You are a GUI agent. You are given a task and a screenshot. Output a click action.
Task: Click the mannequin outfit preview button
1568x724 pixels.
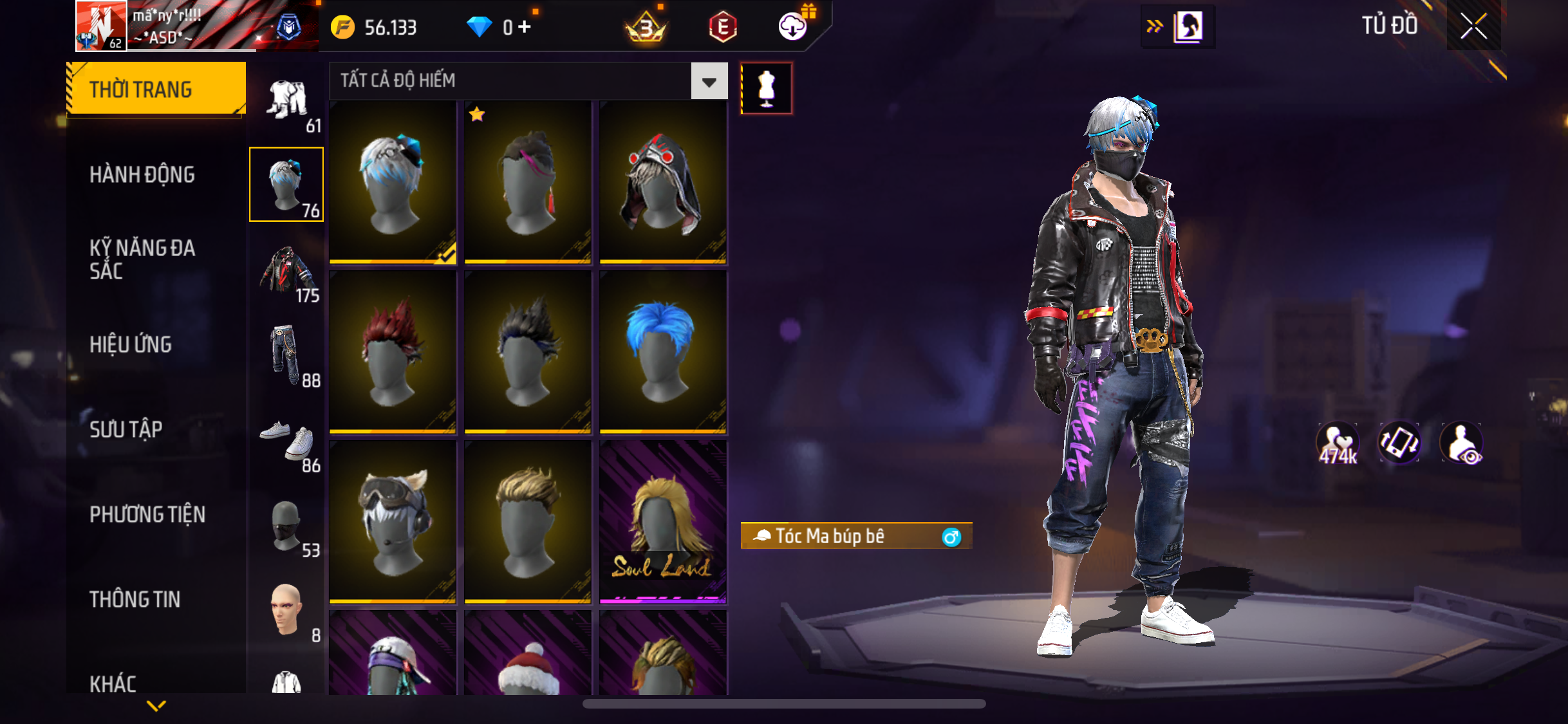click(x=766, y=88)
